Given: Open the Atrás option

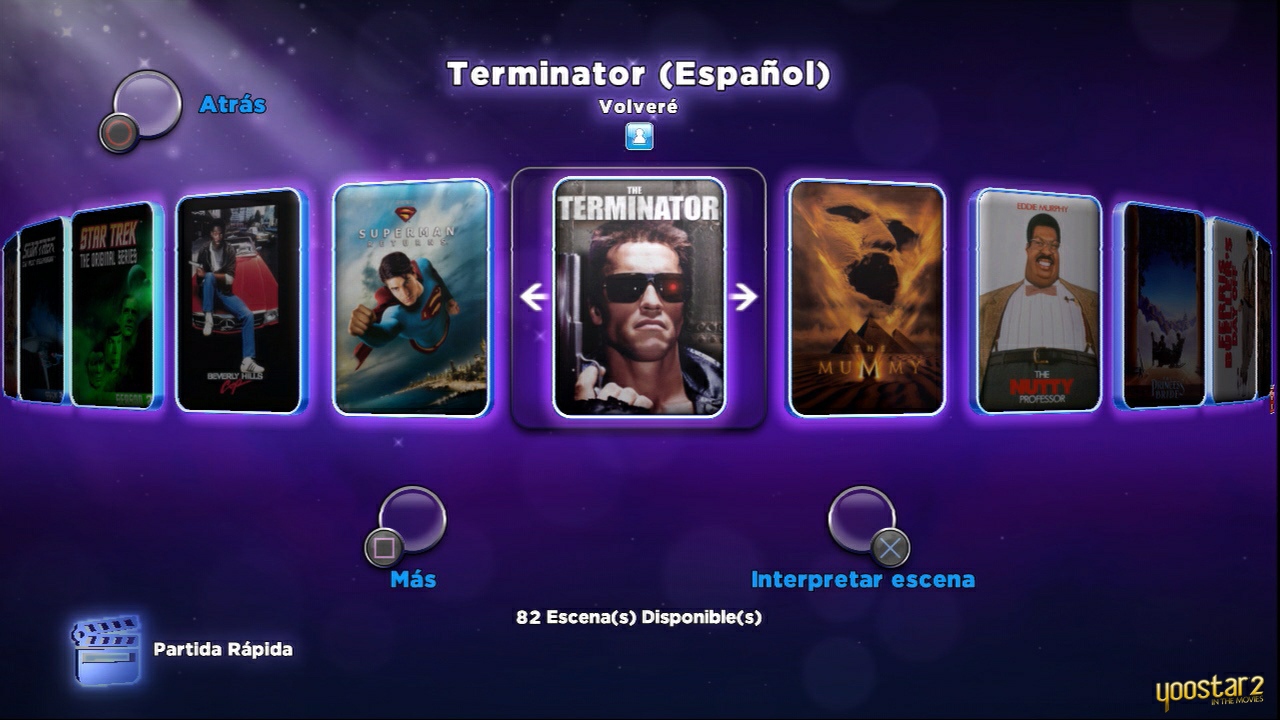Looking at the screenshot, I should tap(232, 104).
